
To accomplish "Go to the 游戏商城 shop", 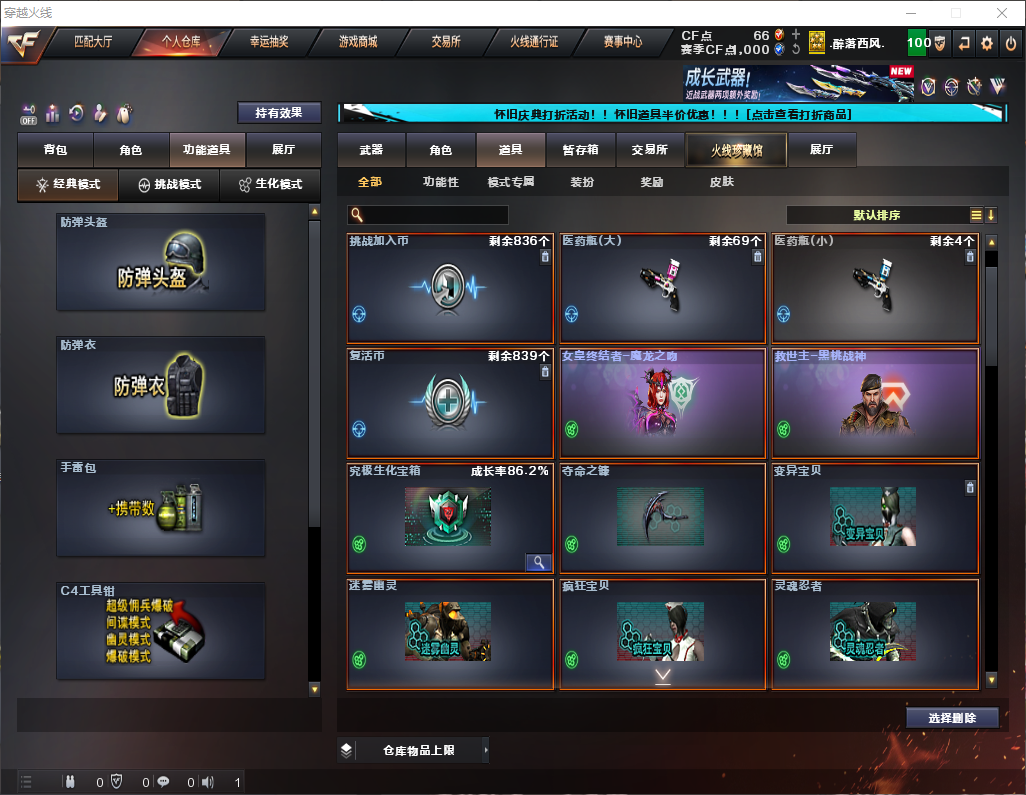I will 357,42.
